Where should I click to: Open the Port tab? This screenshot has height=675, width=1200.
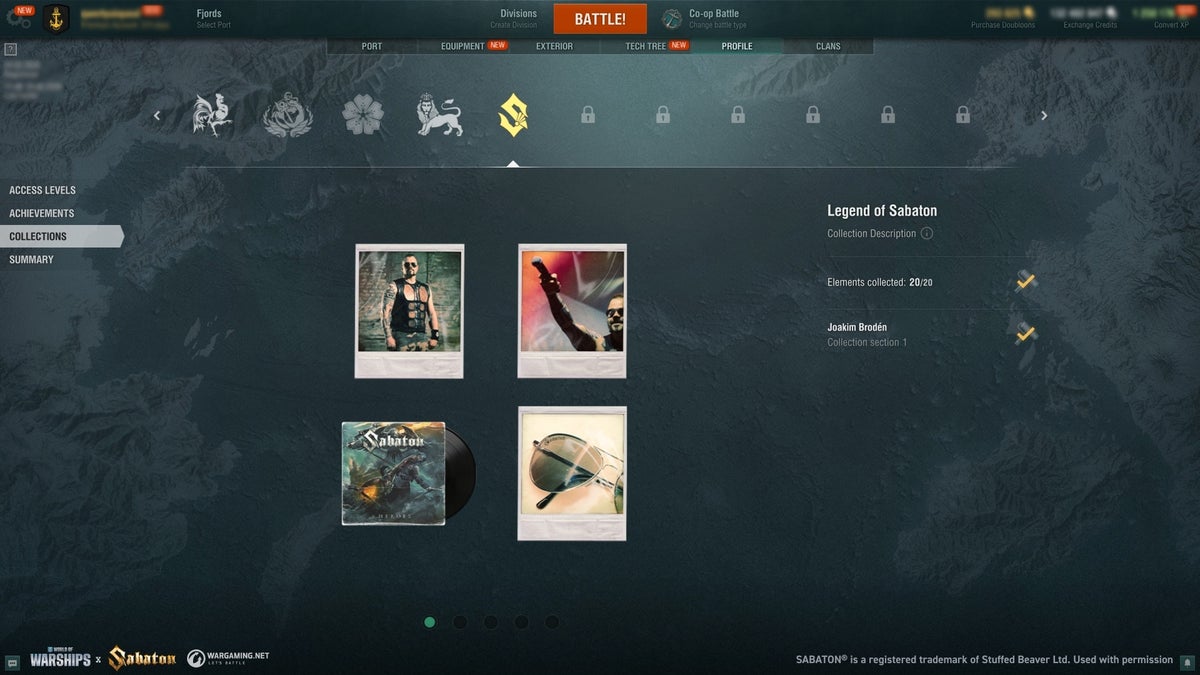tap(371, 46)
